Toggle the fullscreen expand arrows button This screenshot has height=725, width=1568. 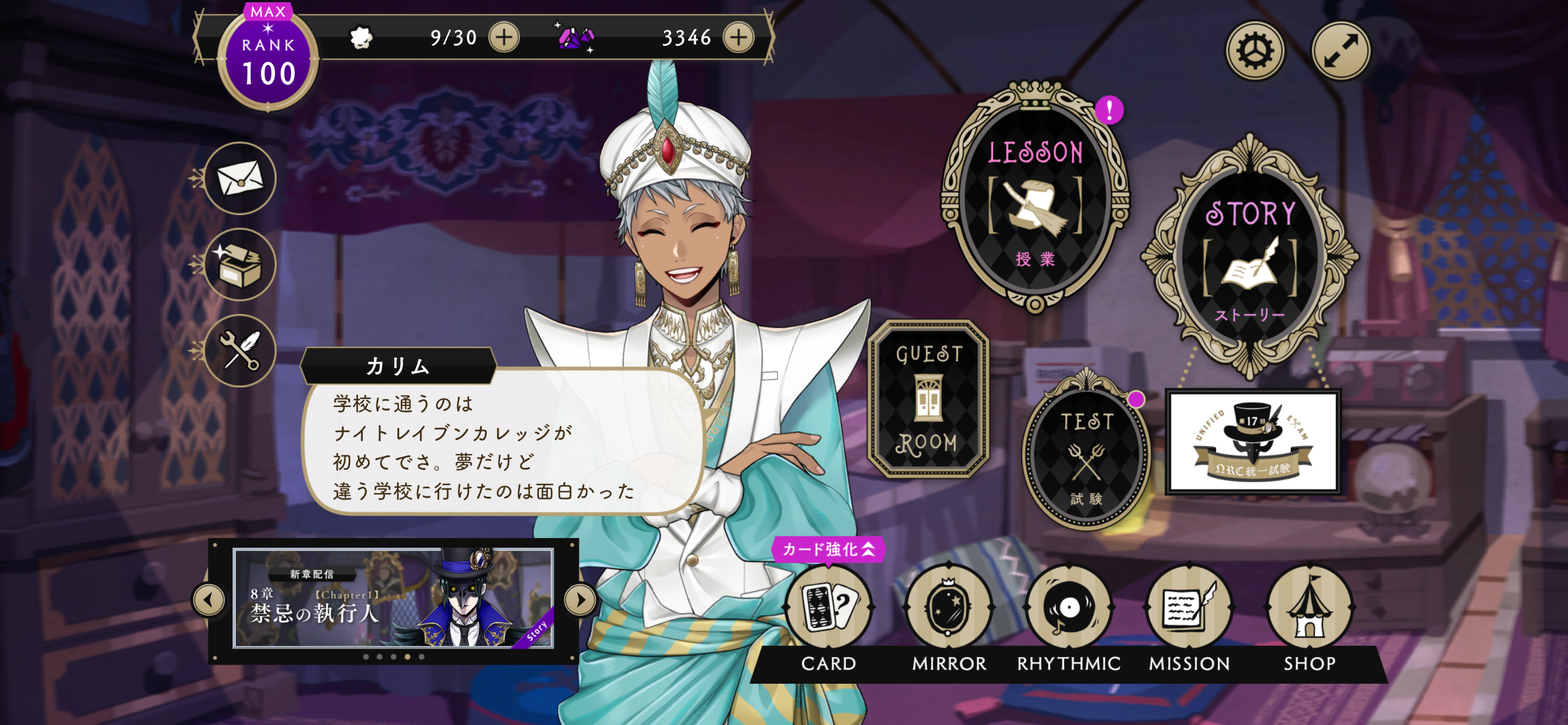[1340, 50]
